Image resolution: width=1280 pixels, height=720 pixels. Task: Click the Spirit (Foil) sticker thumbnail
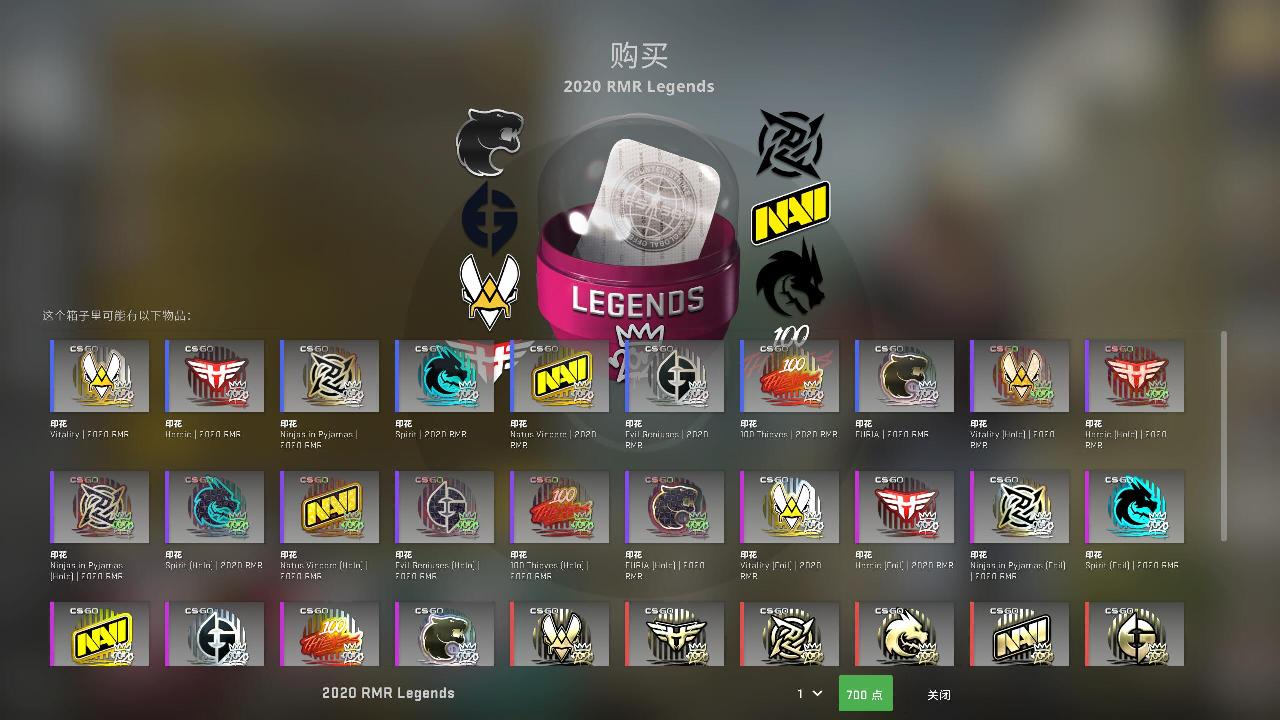click(x=1134, y=506)
